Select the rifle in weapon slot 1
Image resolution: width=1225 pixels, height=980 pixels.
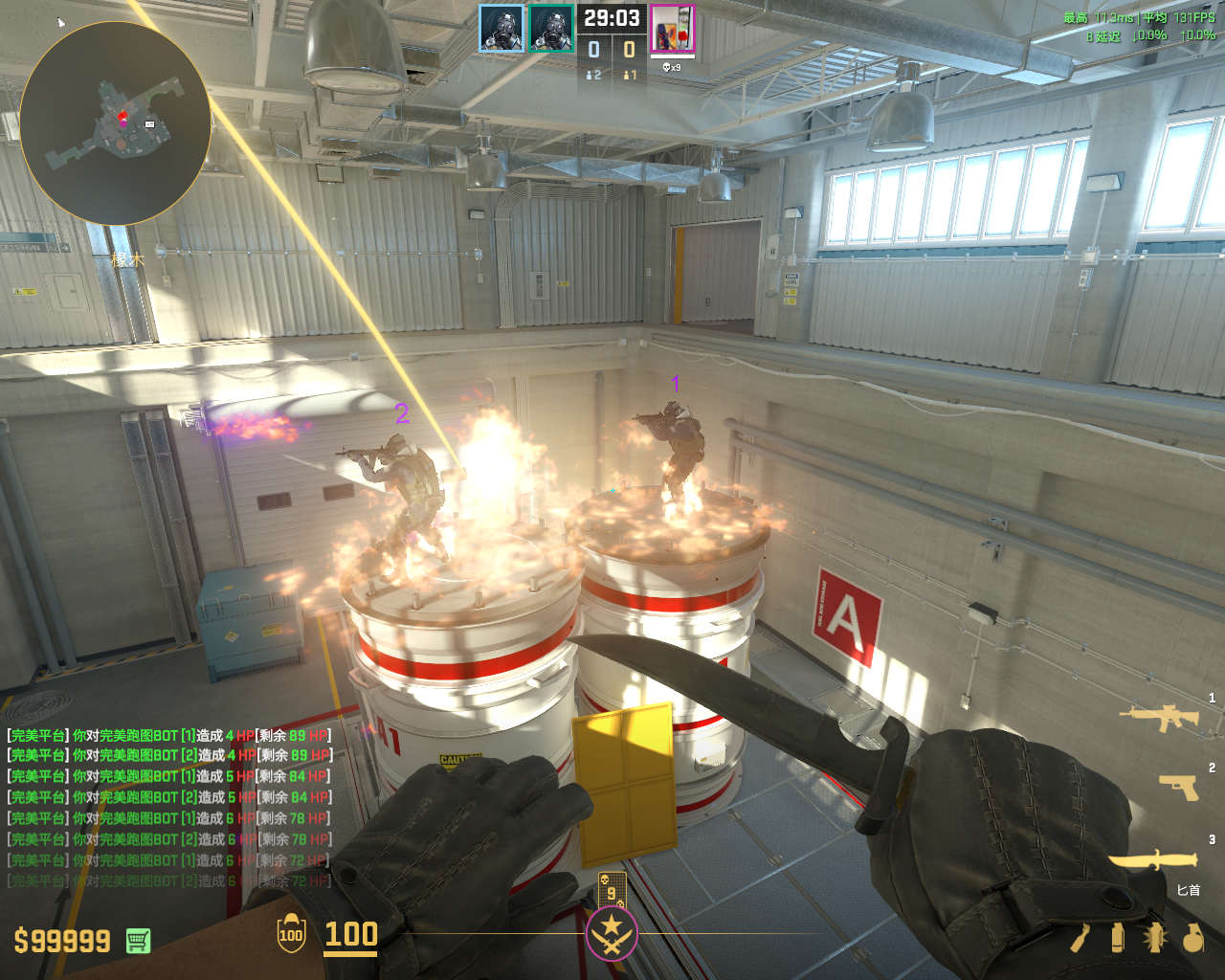pyautogui.click(x=1159, y=716)
